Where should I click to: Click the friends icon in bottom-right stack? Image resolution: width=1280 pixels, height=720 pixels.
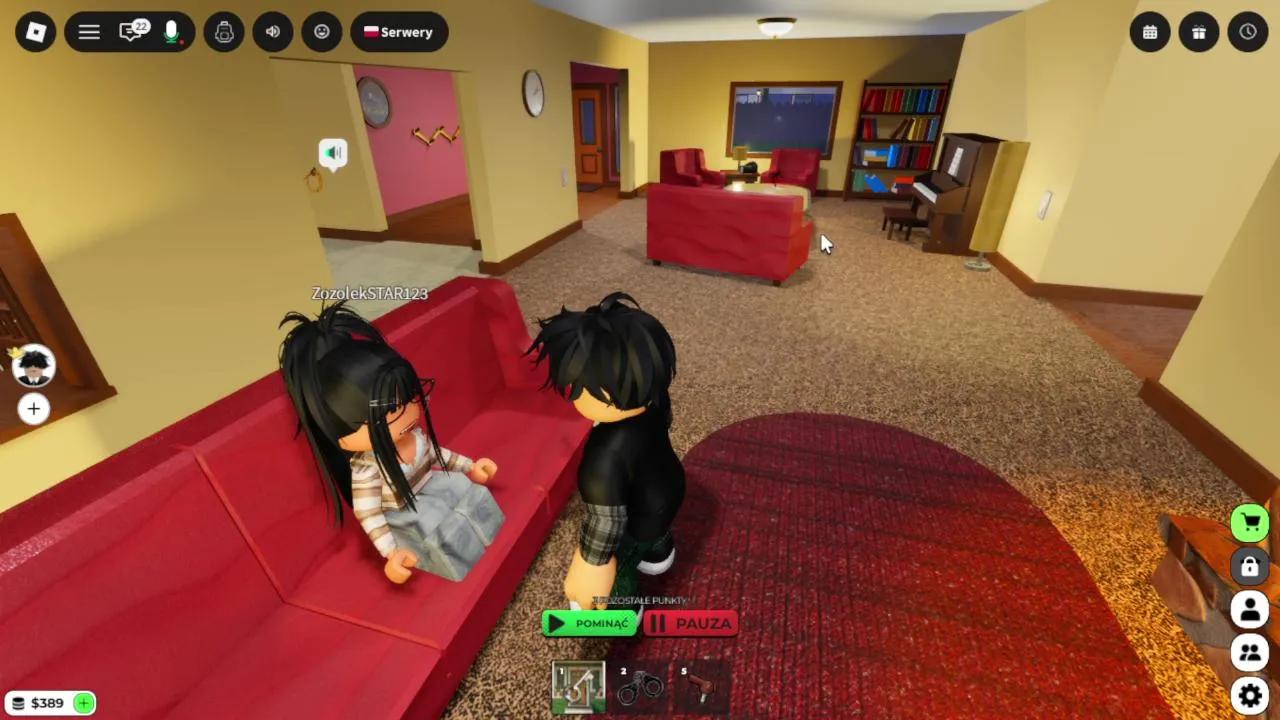coord(1249,652)
